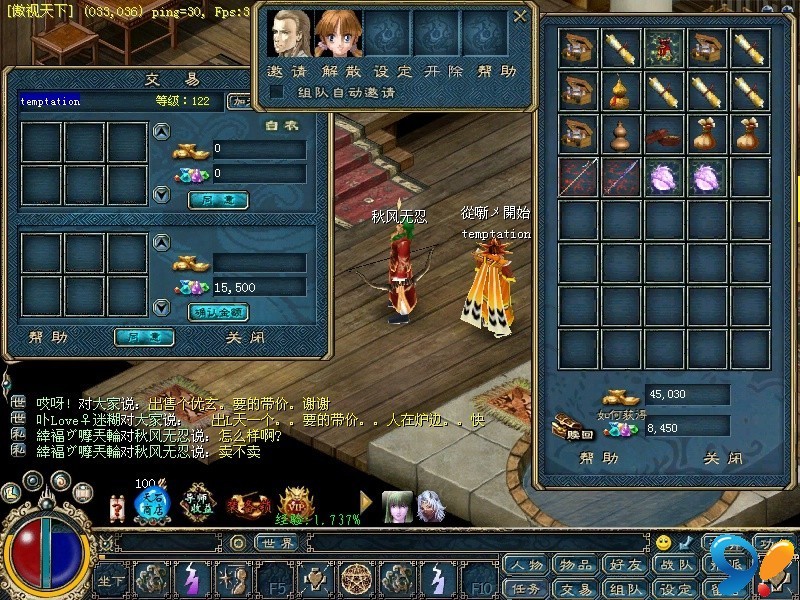Switch the chat channel via 世界 button

click(x=277, y=543)
